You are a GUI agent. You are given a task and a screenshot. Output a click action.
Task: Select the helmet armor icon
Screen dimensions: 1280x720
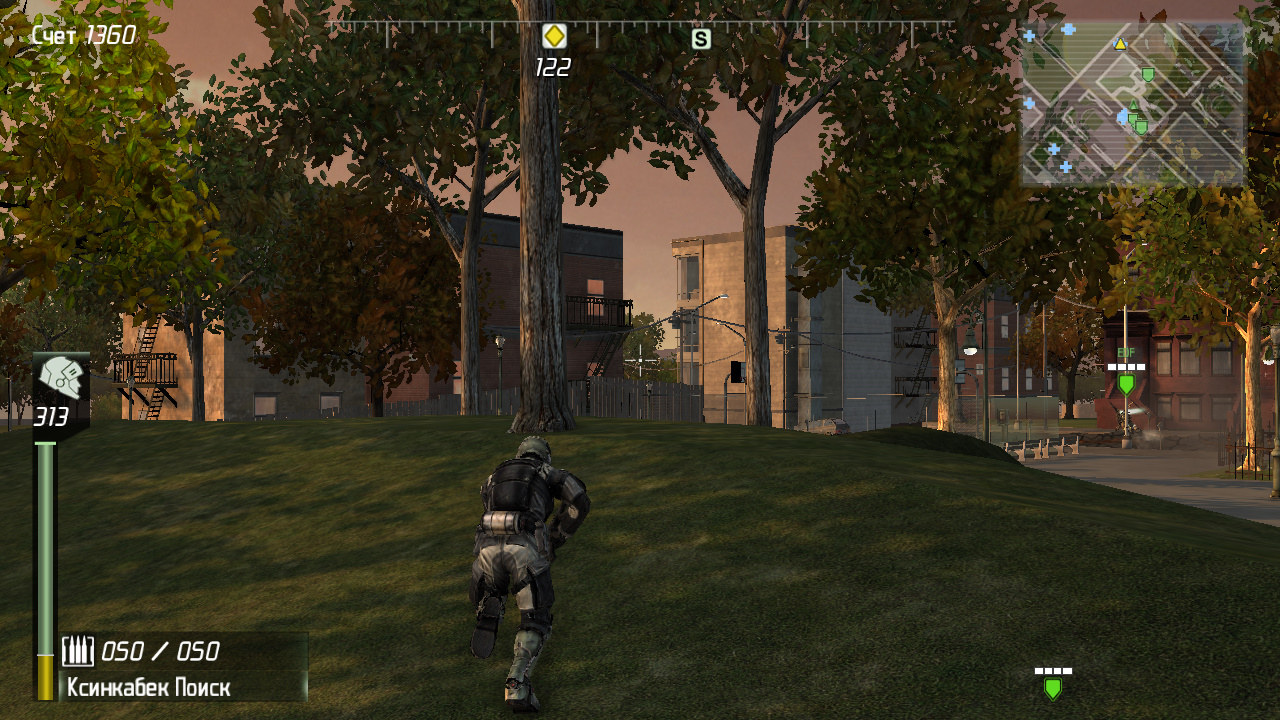tap(62, 380)
